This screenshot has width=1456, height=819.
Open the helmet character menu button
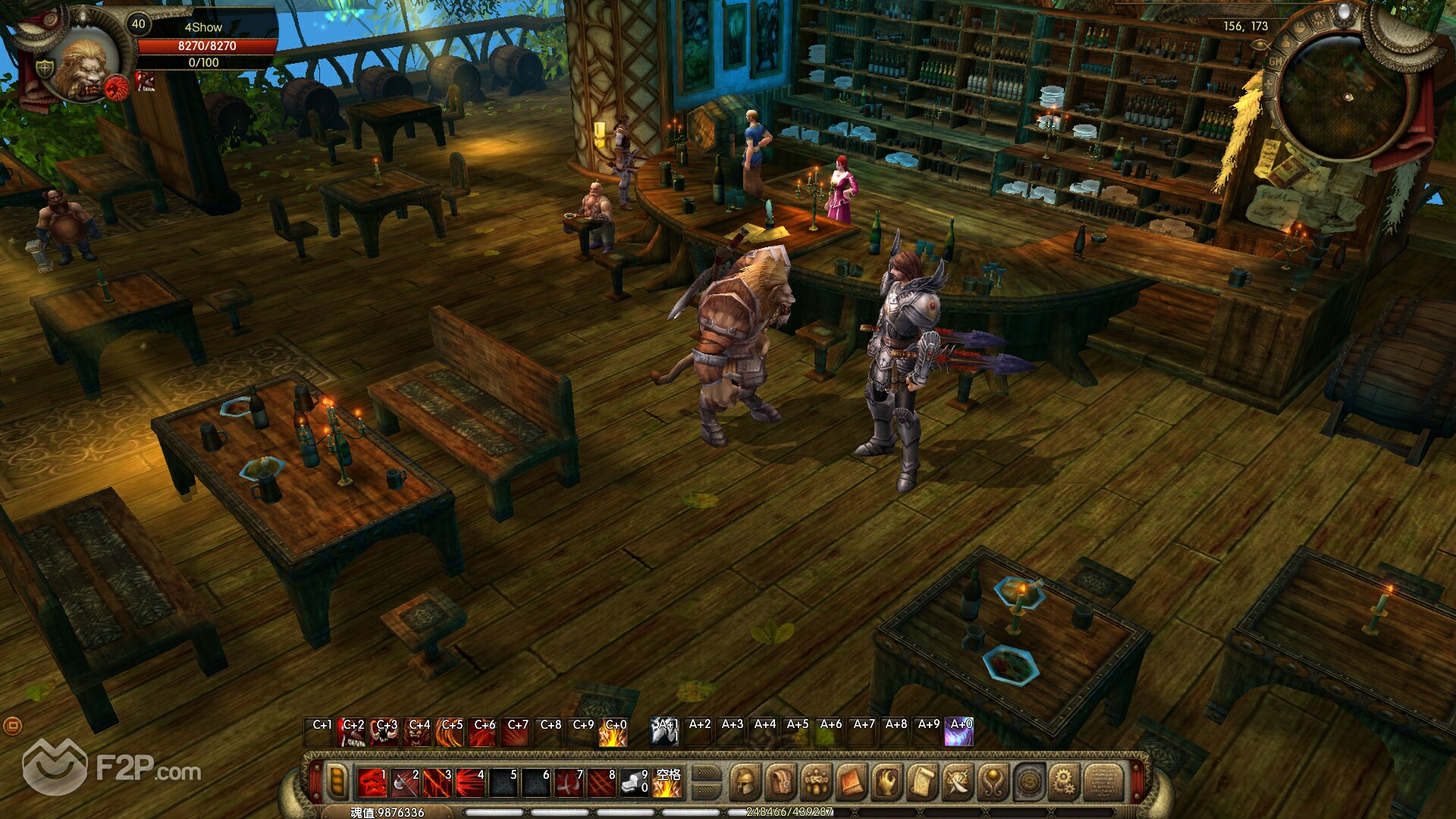tap(745, 781)
